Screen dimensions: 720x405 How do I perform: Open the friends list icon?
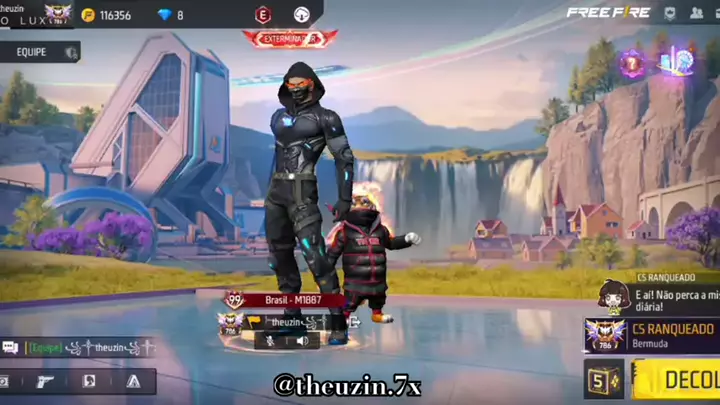[x=697, y=13]
